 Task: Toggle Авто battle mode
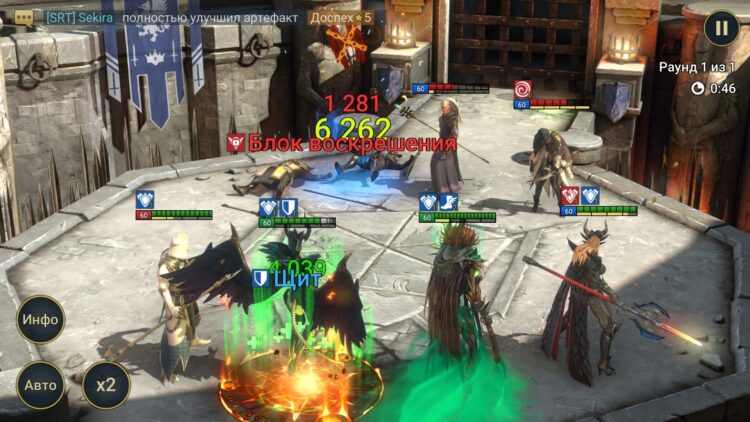41,385
